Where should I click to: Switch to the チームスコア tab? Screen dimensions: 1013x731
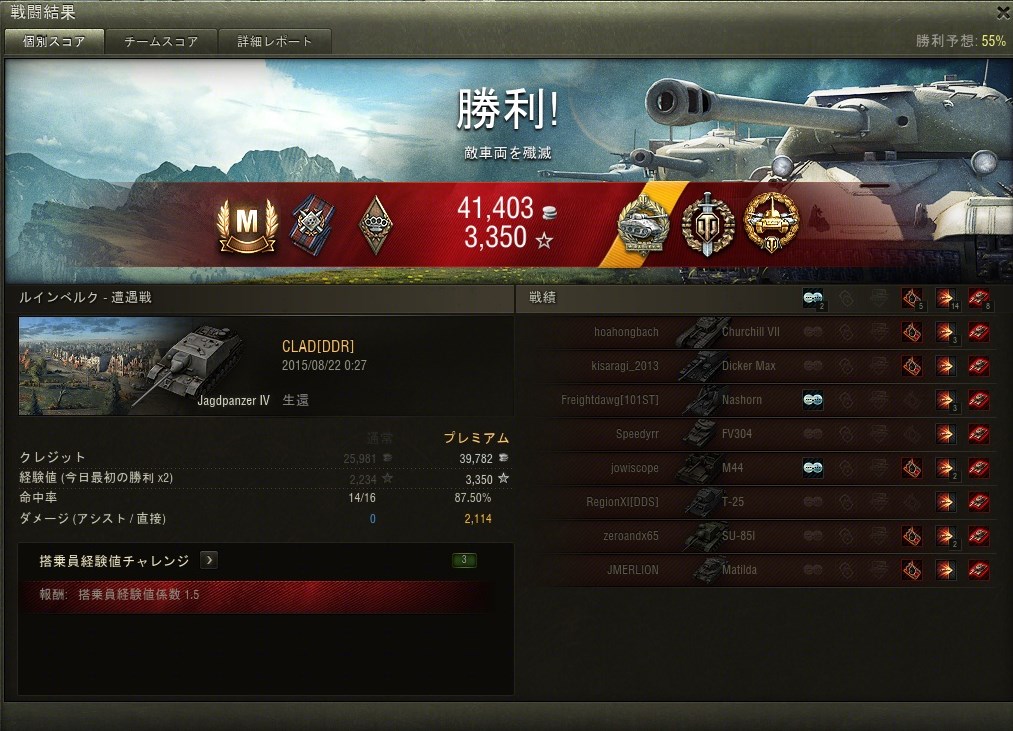pos(161,42)
